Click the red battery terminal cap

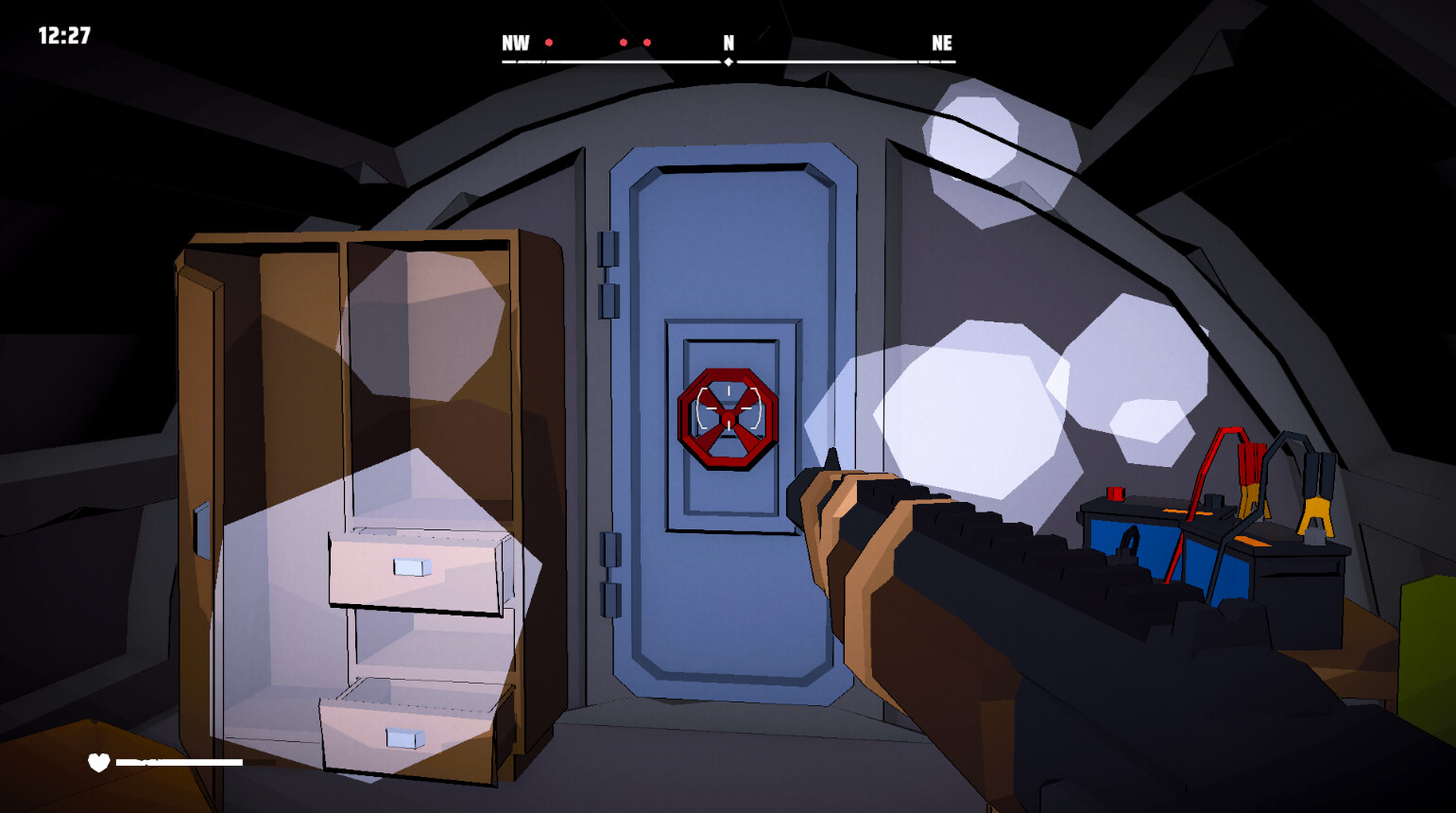(1113, 494)
